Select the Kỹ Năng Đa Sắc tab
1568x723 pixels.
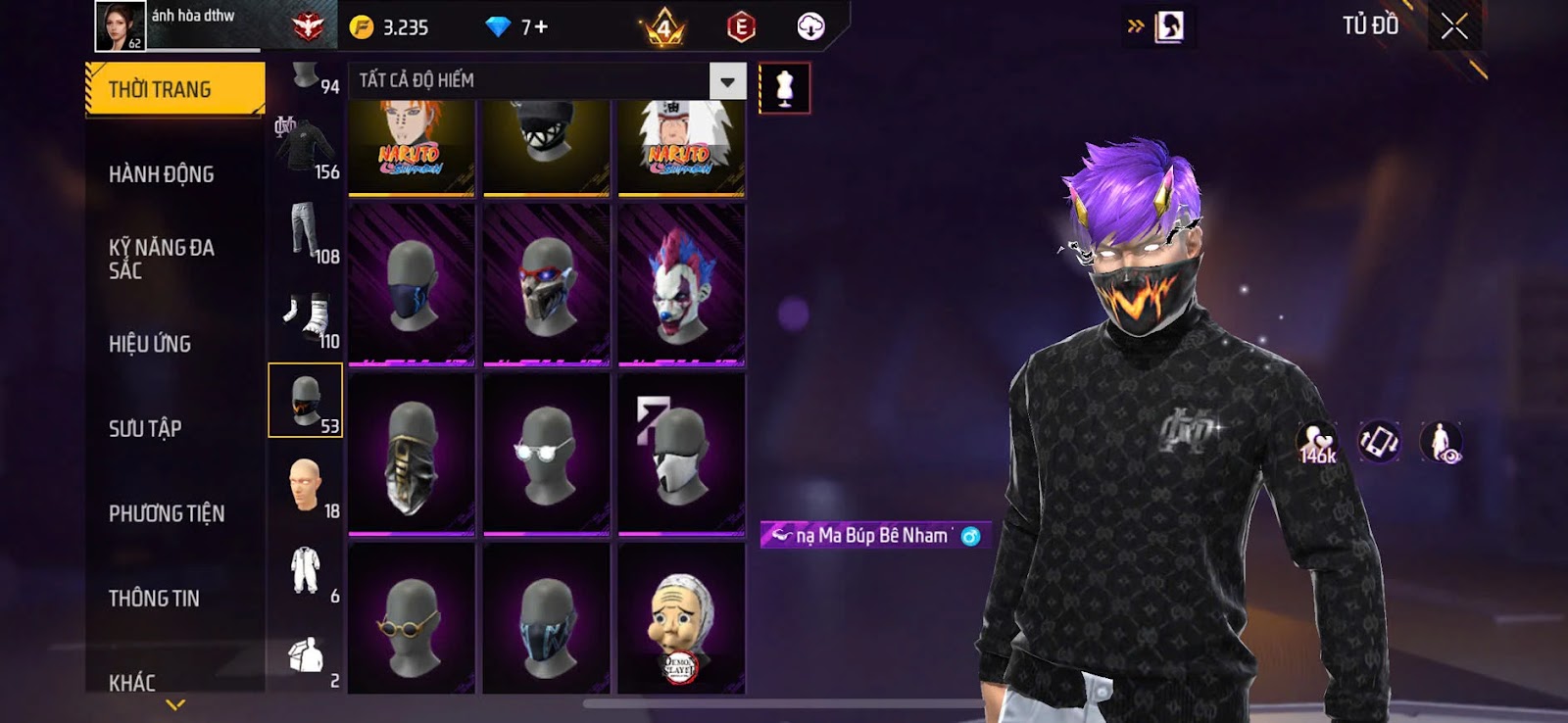click(162, 259)
